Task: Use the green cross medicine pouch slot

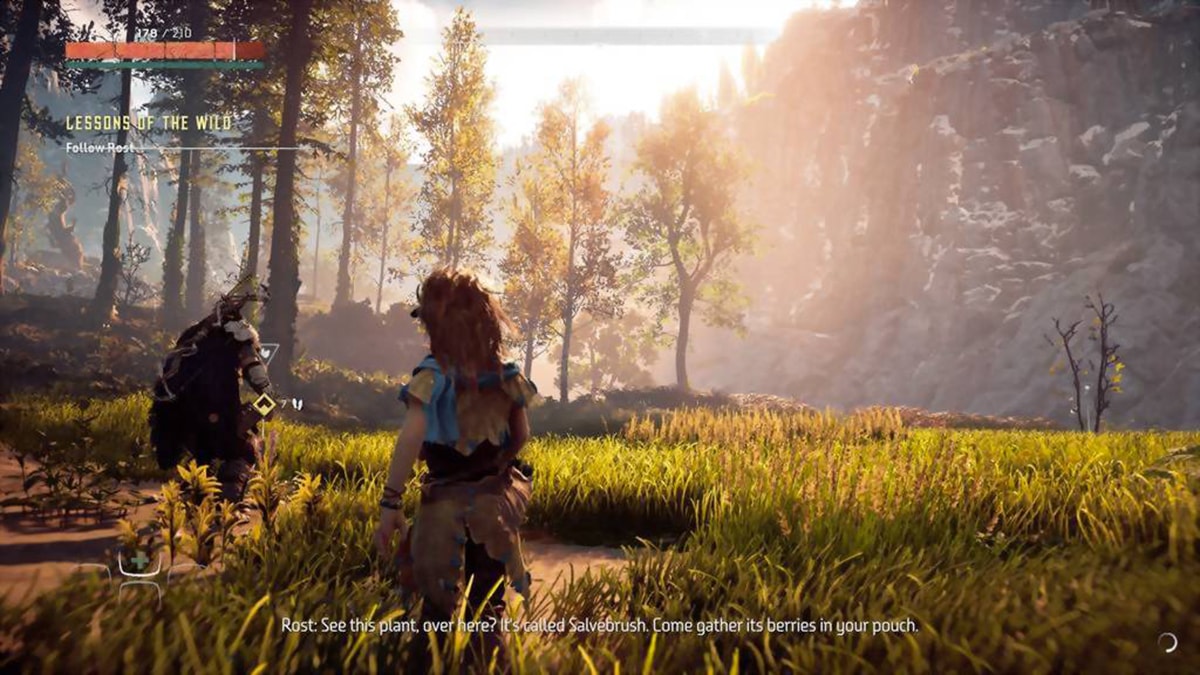Action: (139, 562)
